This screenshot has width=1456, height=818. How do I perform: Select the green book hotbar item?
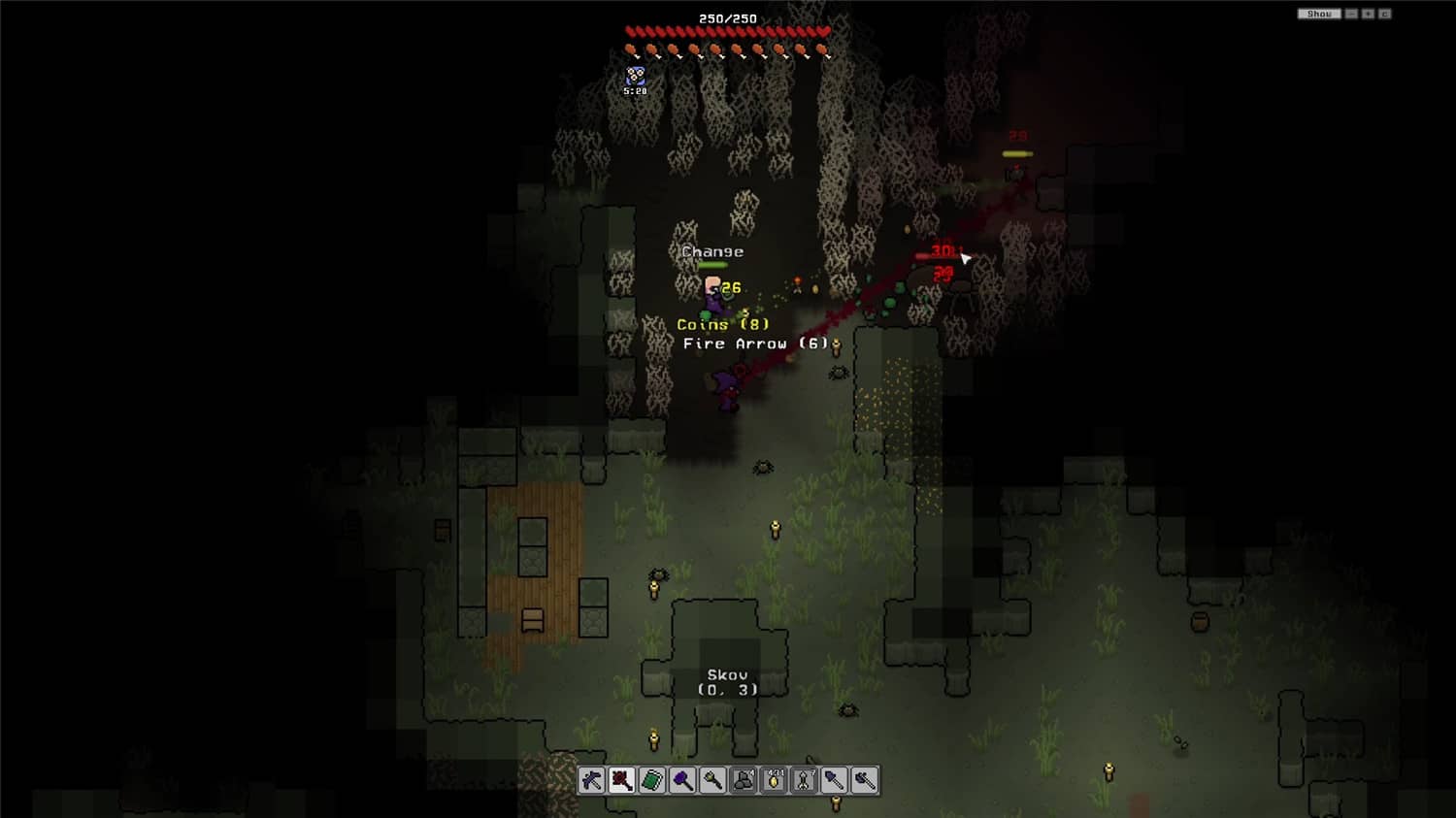[x=652, y=780]
